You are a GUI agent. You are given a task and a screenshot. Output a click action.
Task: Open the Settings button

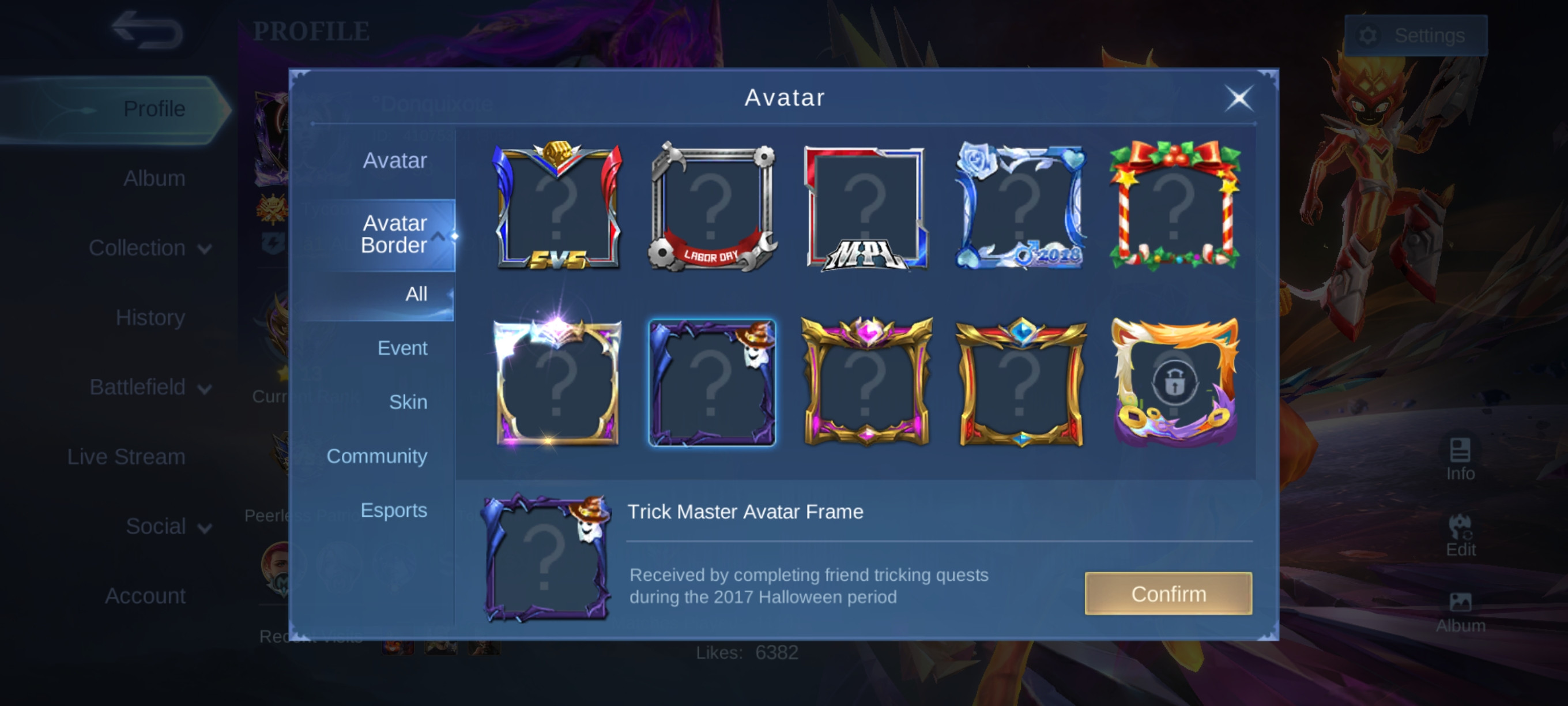(x=1415, y=35)
